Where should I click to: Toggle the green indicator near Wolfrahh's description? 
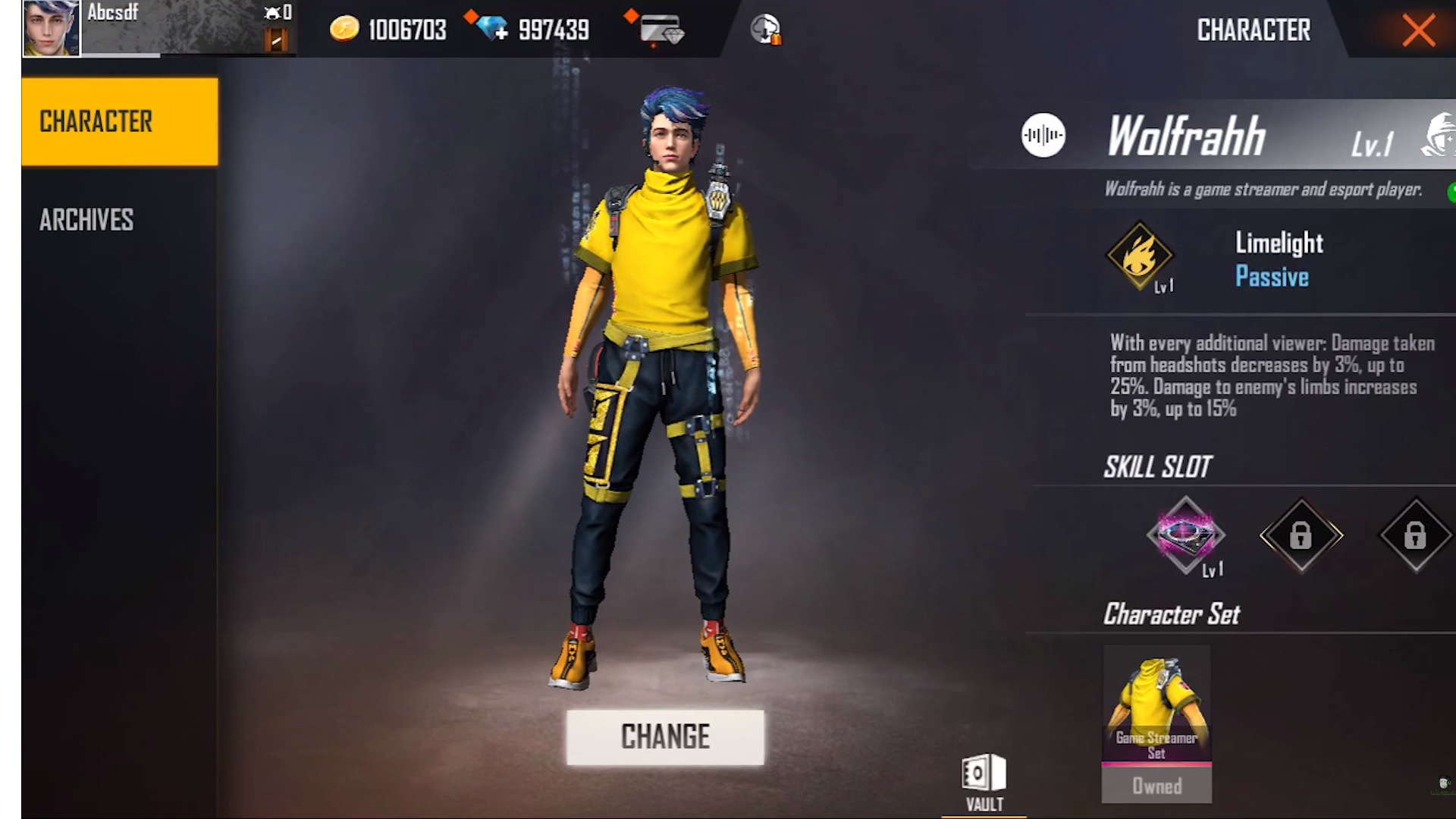pos(1451,190)
